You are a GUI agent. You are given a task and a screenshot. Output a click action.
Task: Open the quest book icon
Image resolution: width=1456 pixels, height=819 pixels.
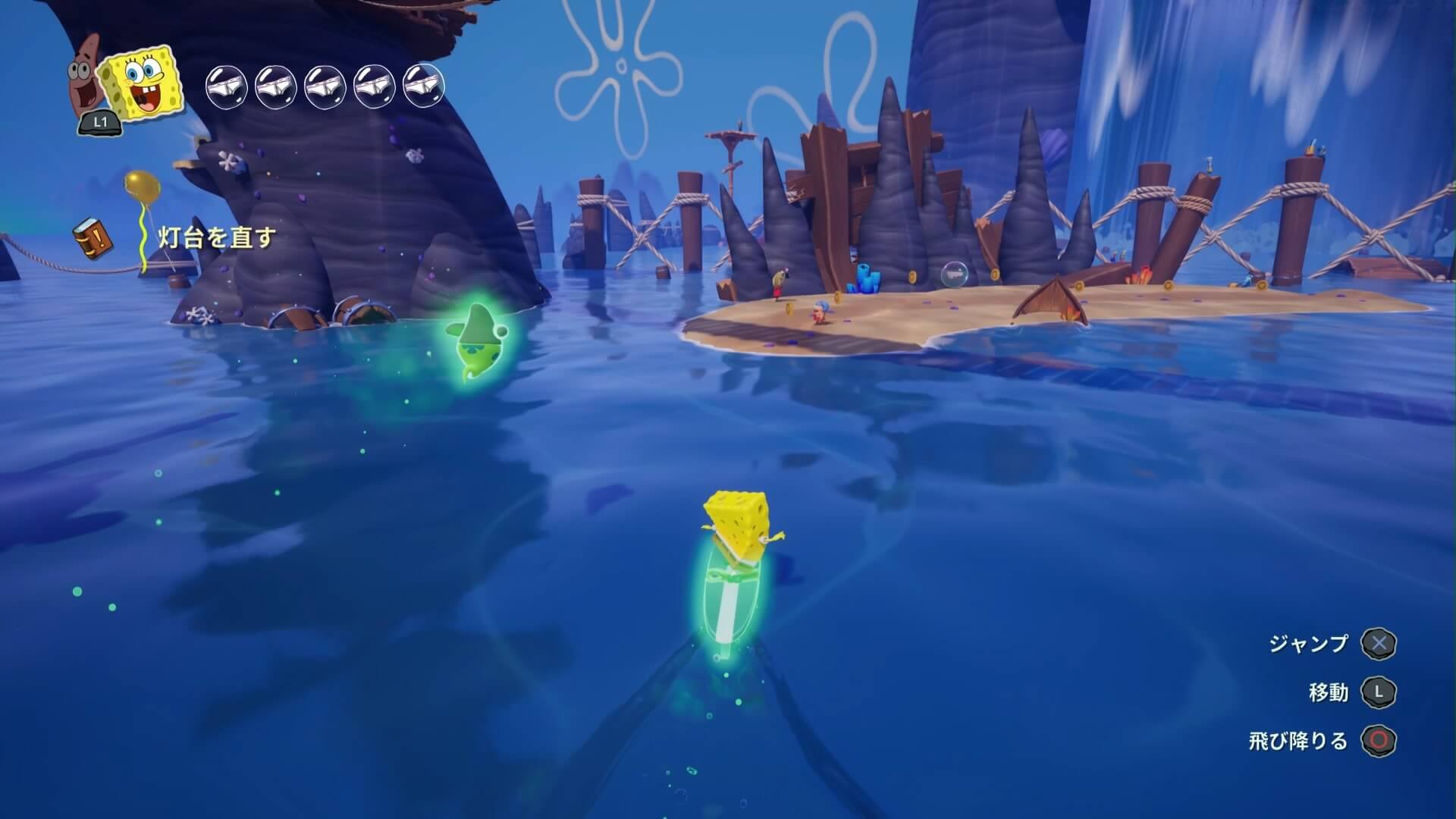point(93,238)
